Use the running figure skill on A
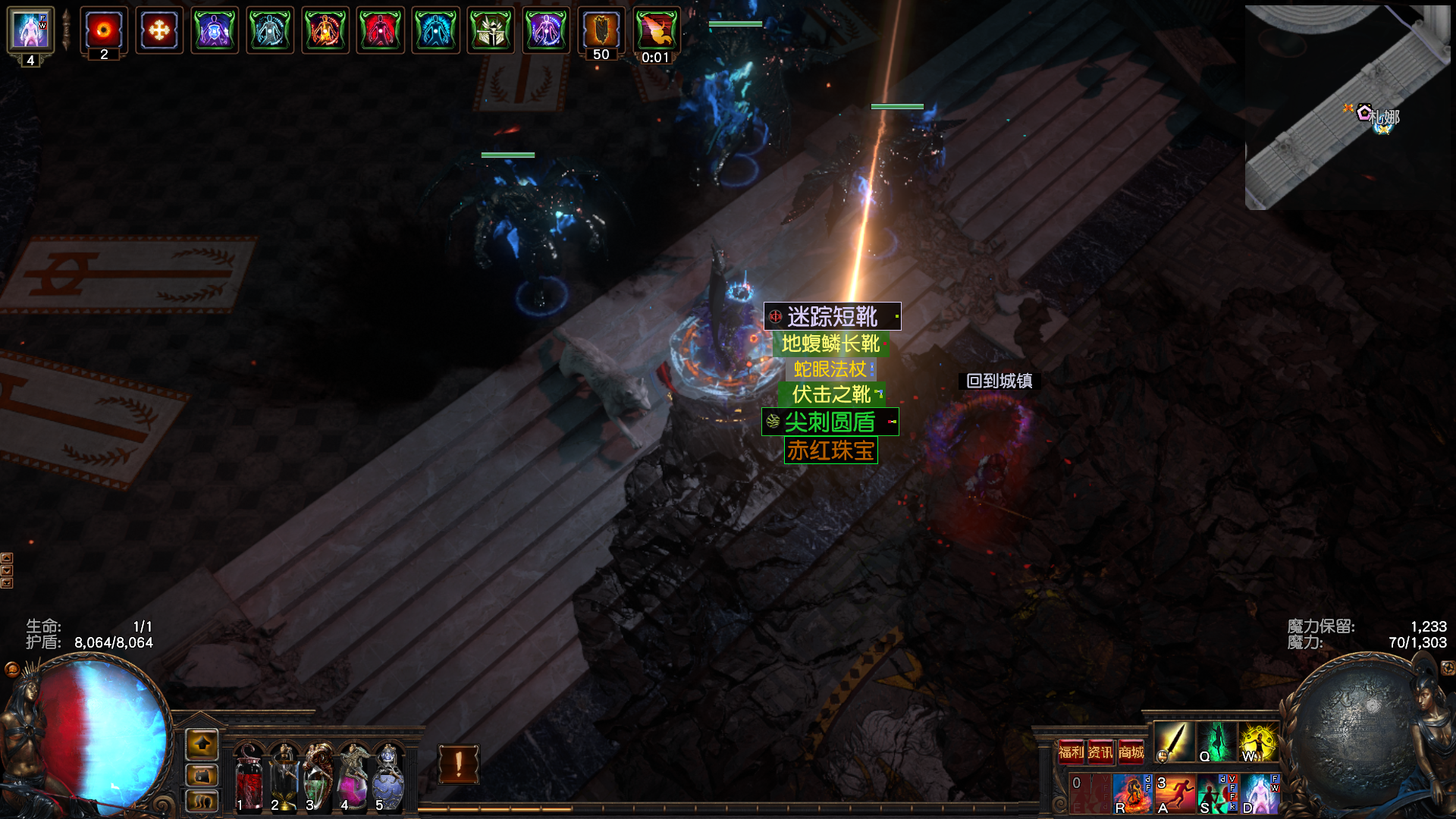 click(1174, 793)
